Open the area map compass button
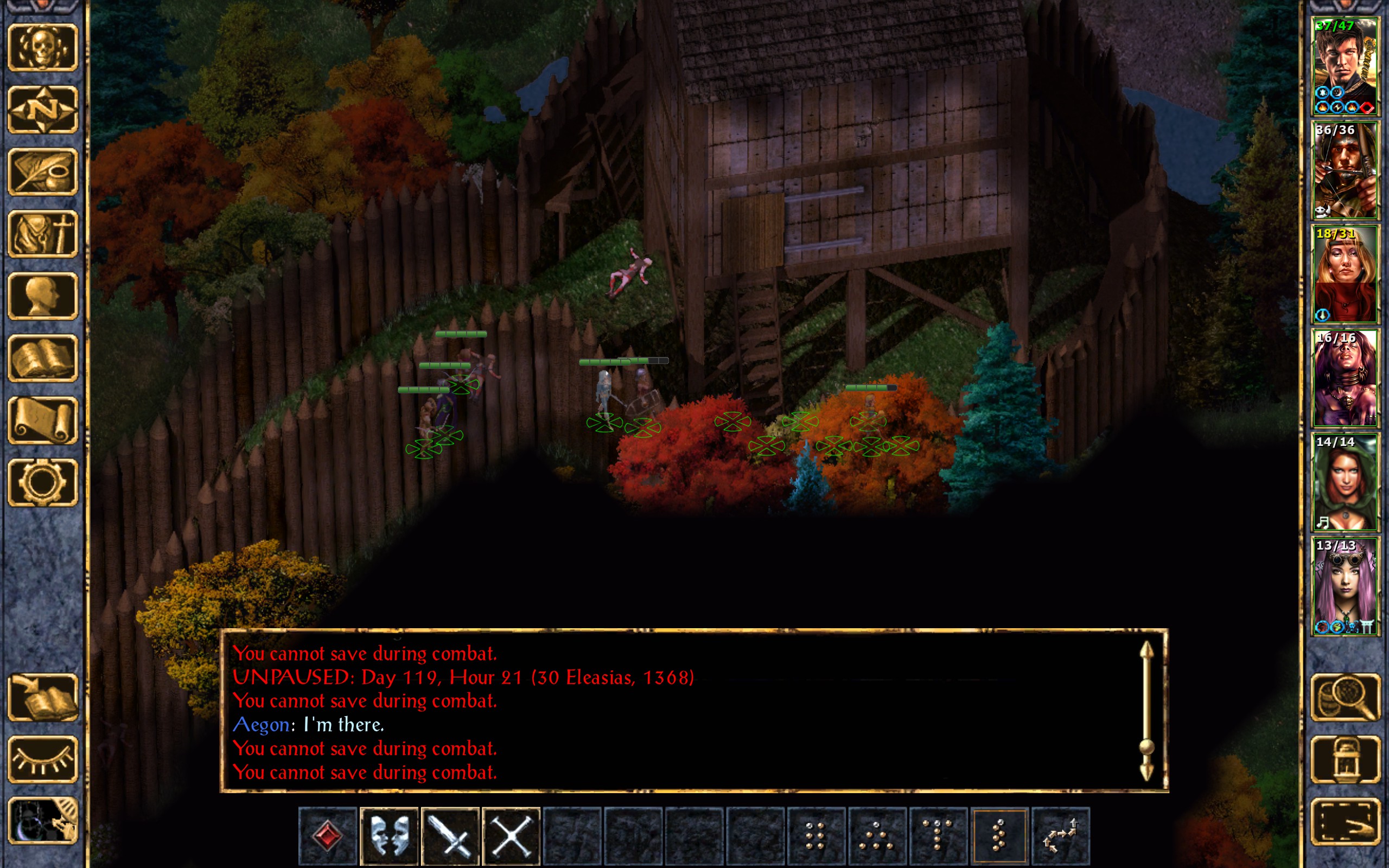1389x868 pixels. click(x=42, y=110)
